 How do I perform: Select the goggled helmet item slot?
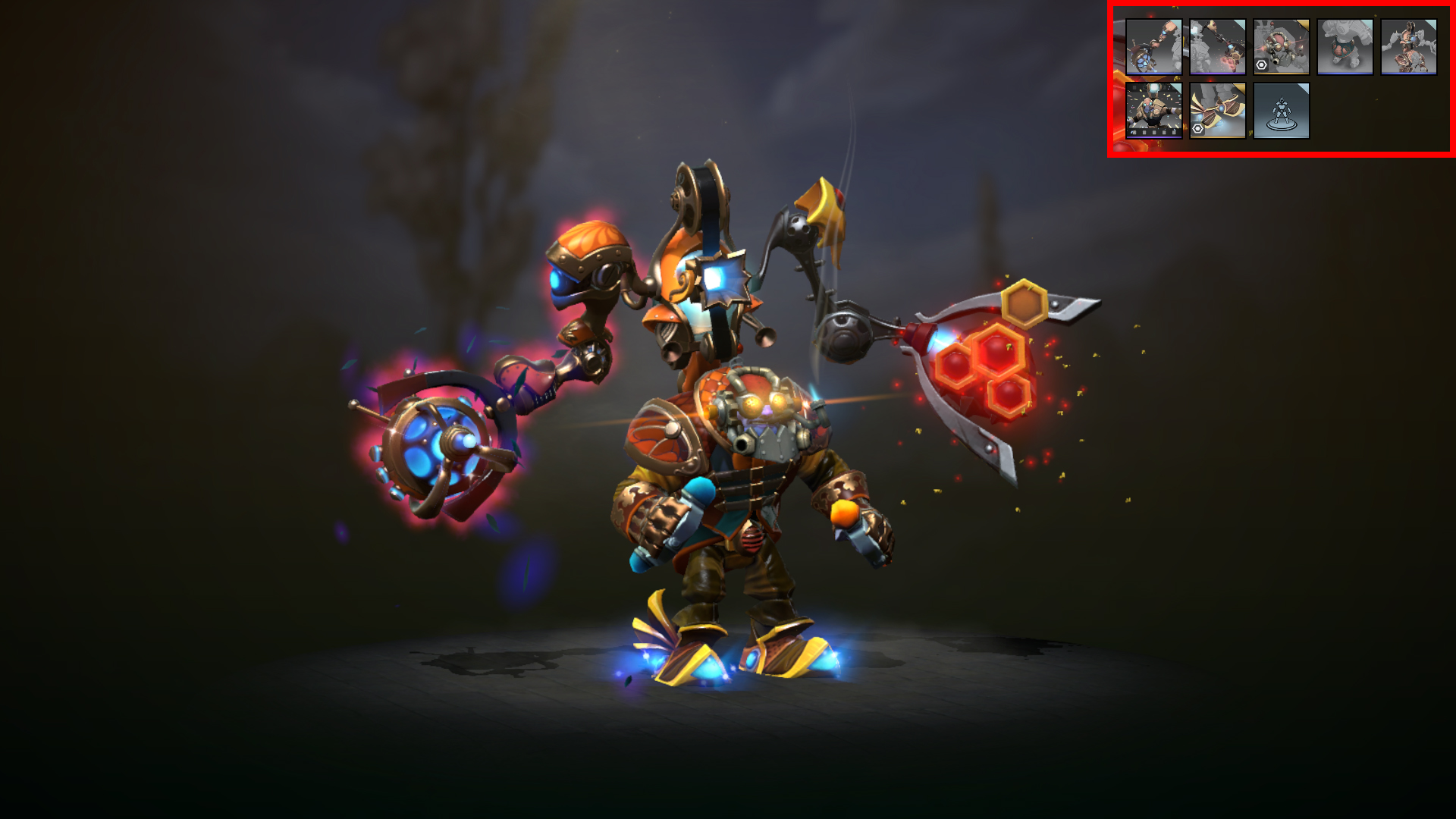[1281, 47]
